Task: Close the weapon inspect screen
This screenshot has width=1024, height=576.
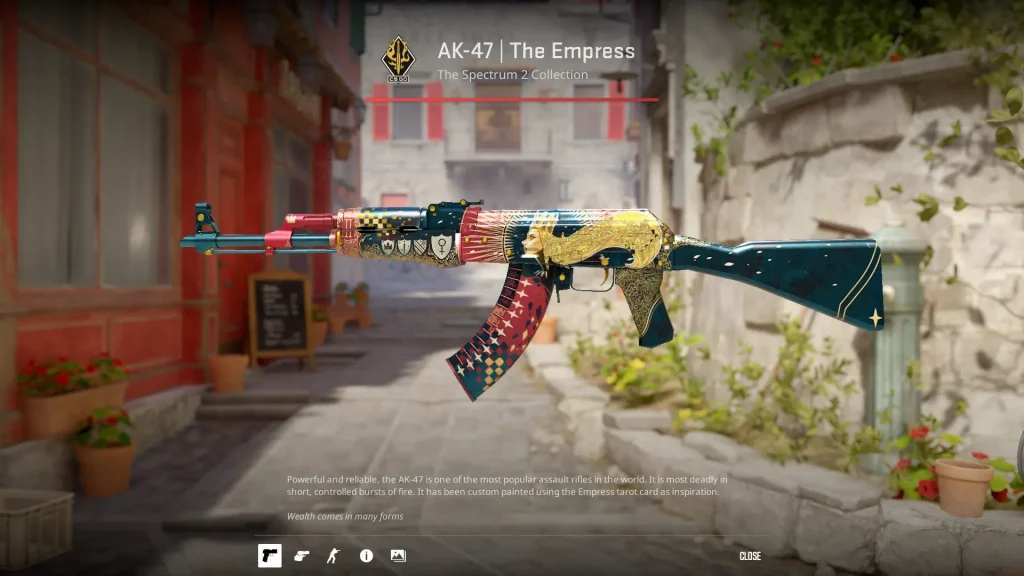Action: (x=750, y=556)
